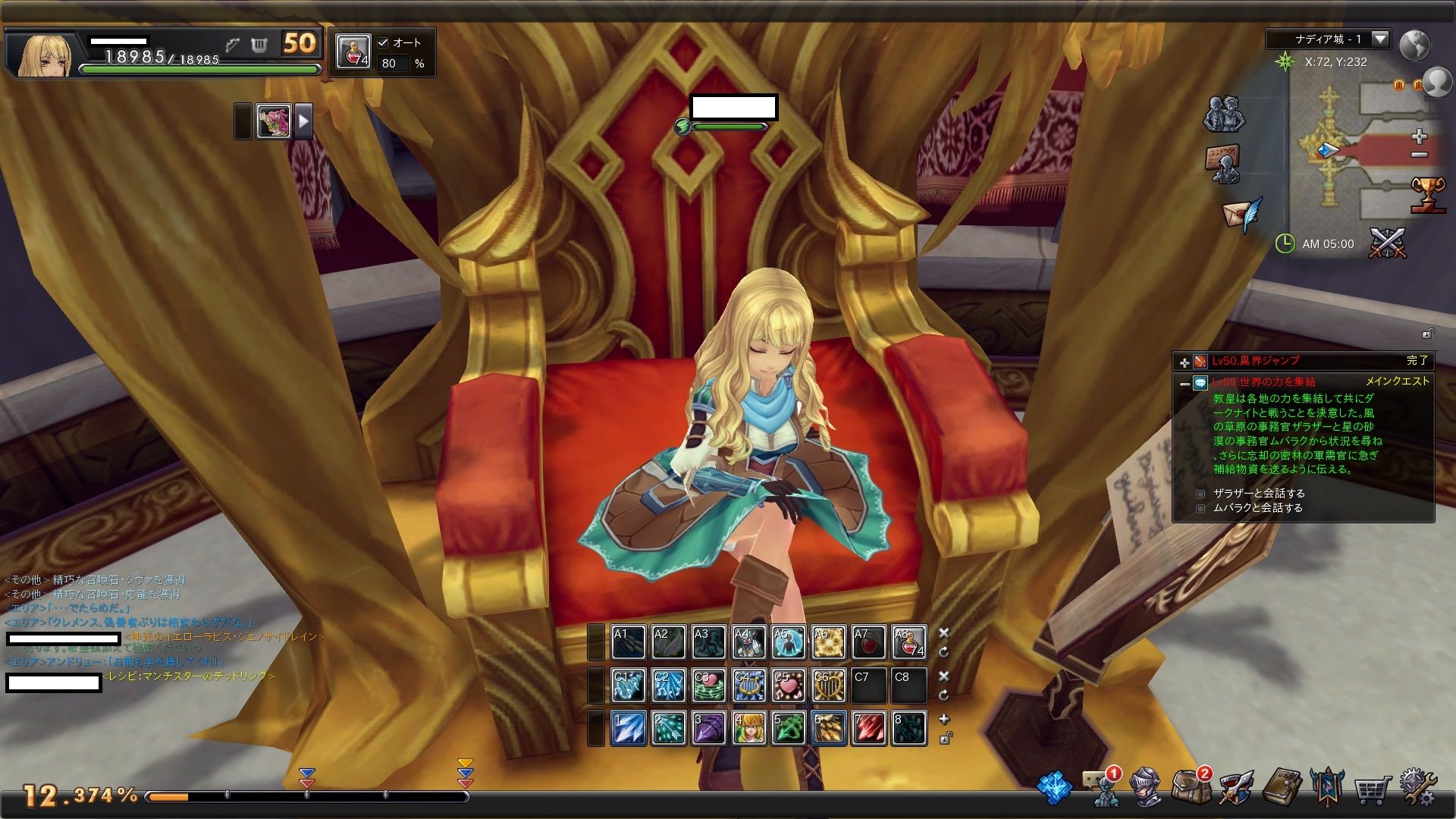This screenshot has height=819, width=1456.
Task: Expand the 異界ジャンプ quest entry
Action: click(1184, 362)
